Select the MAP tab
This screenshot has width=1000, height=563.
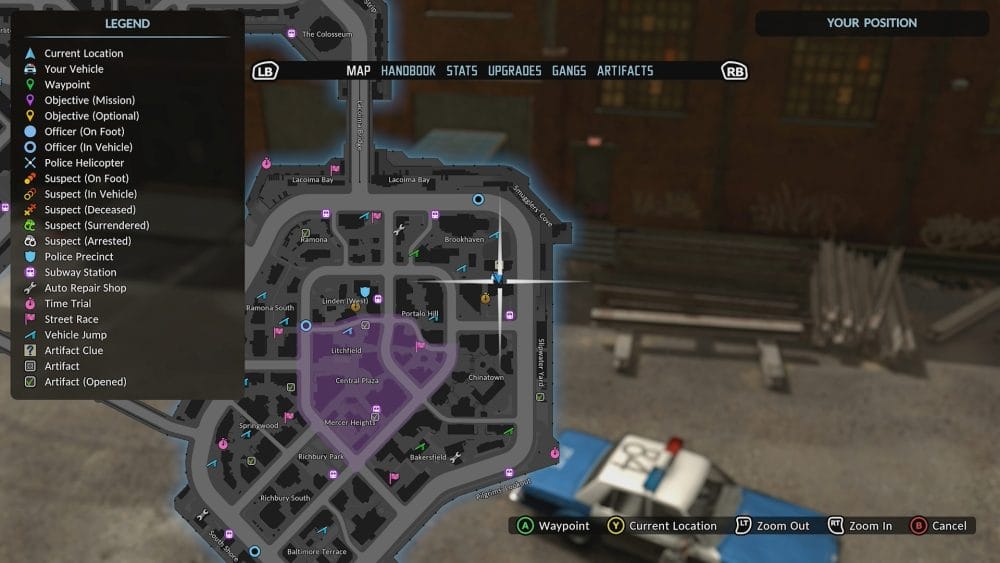358,71
